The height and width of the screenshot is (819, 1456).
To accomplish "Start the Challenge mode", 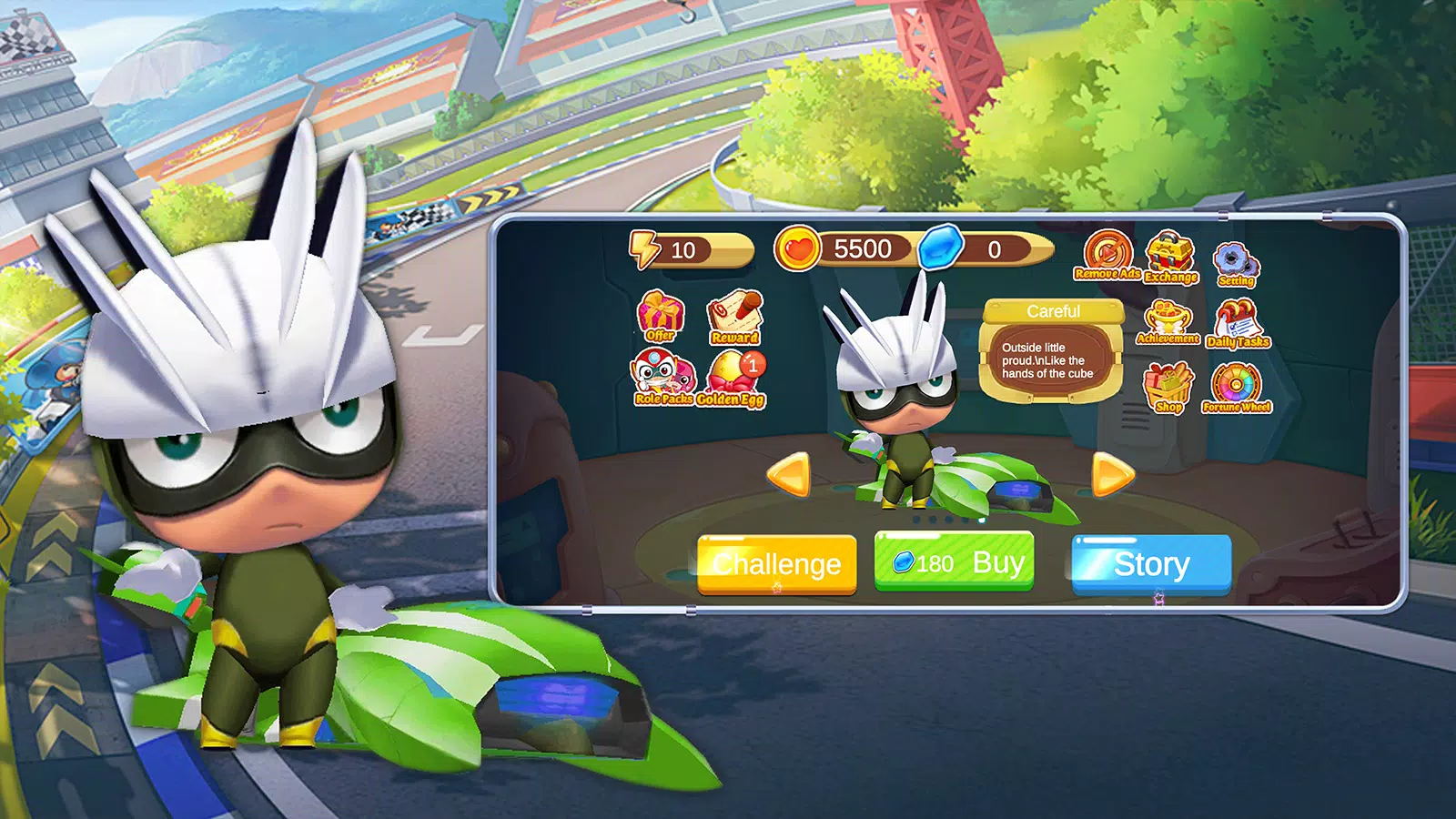I will (x=776, y=564).
